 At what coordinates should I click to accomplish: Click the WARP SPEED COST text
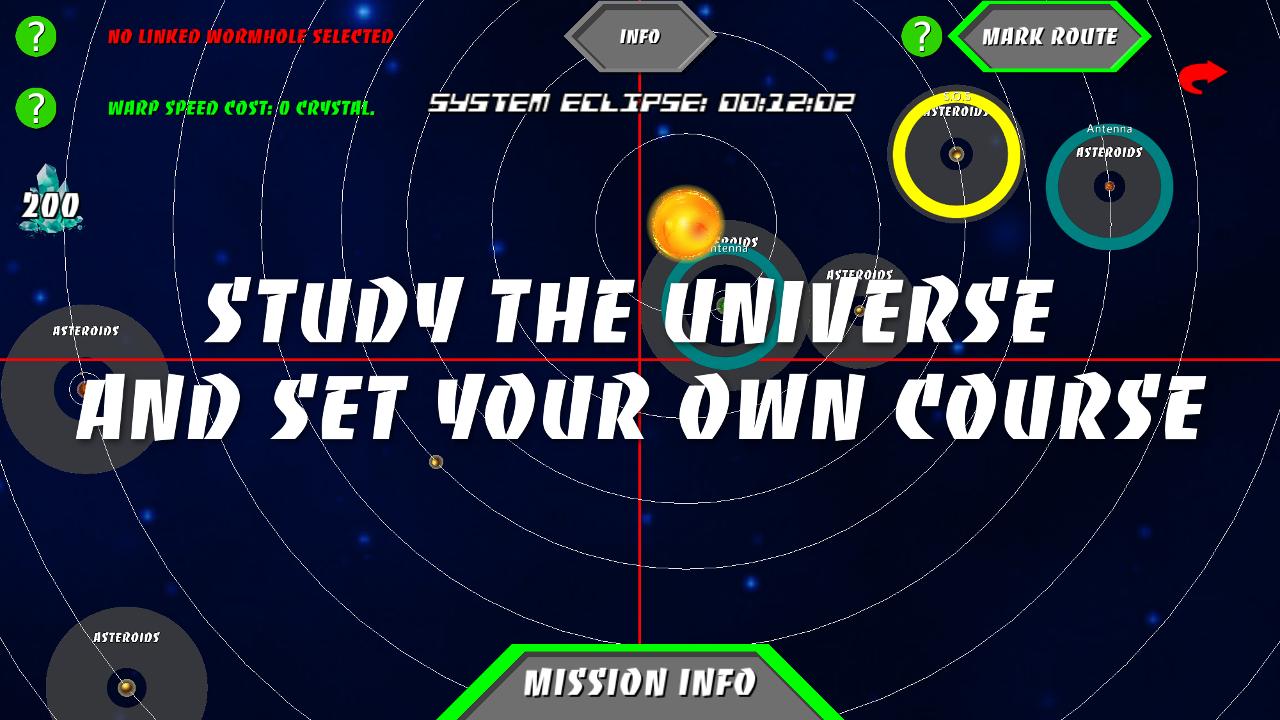pyautogui.click(x=240, y=110)
